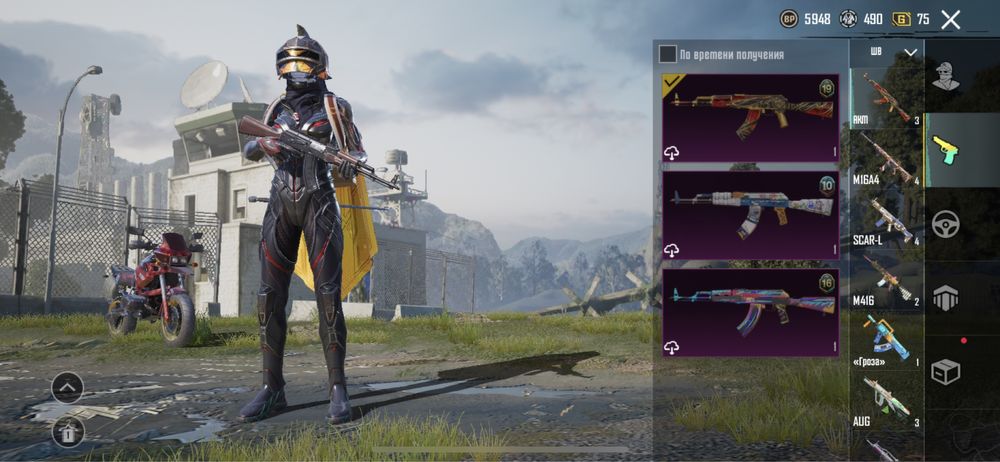1000x462 pixels.
Task: Close the inventory with the X button
Action: pos(950,19)
